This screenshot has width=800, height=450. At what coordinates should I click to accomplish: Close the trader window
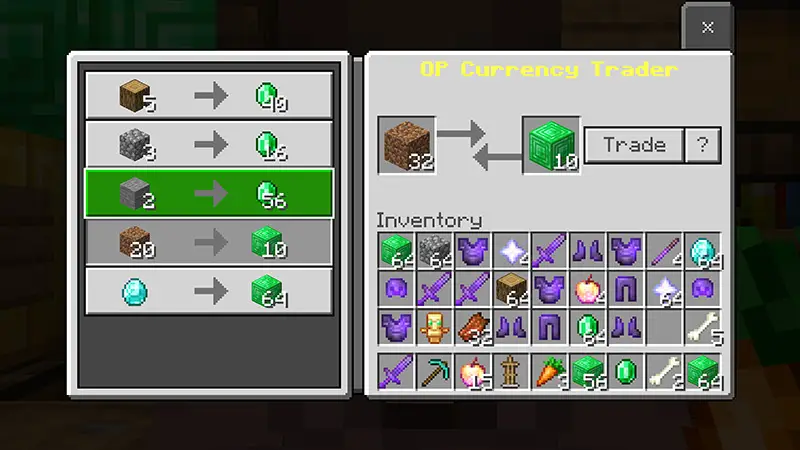coord(707,27)
